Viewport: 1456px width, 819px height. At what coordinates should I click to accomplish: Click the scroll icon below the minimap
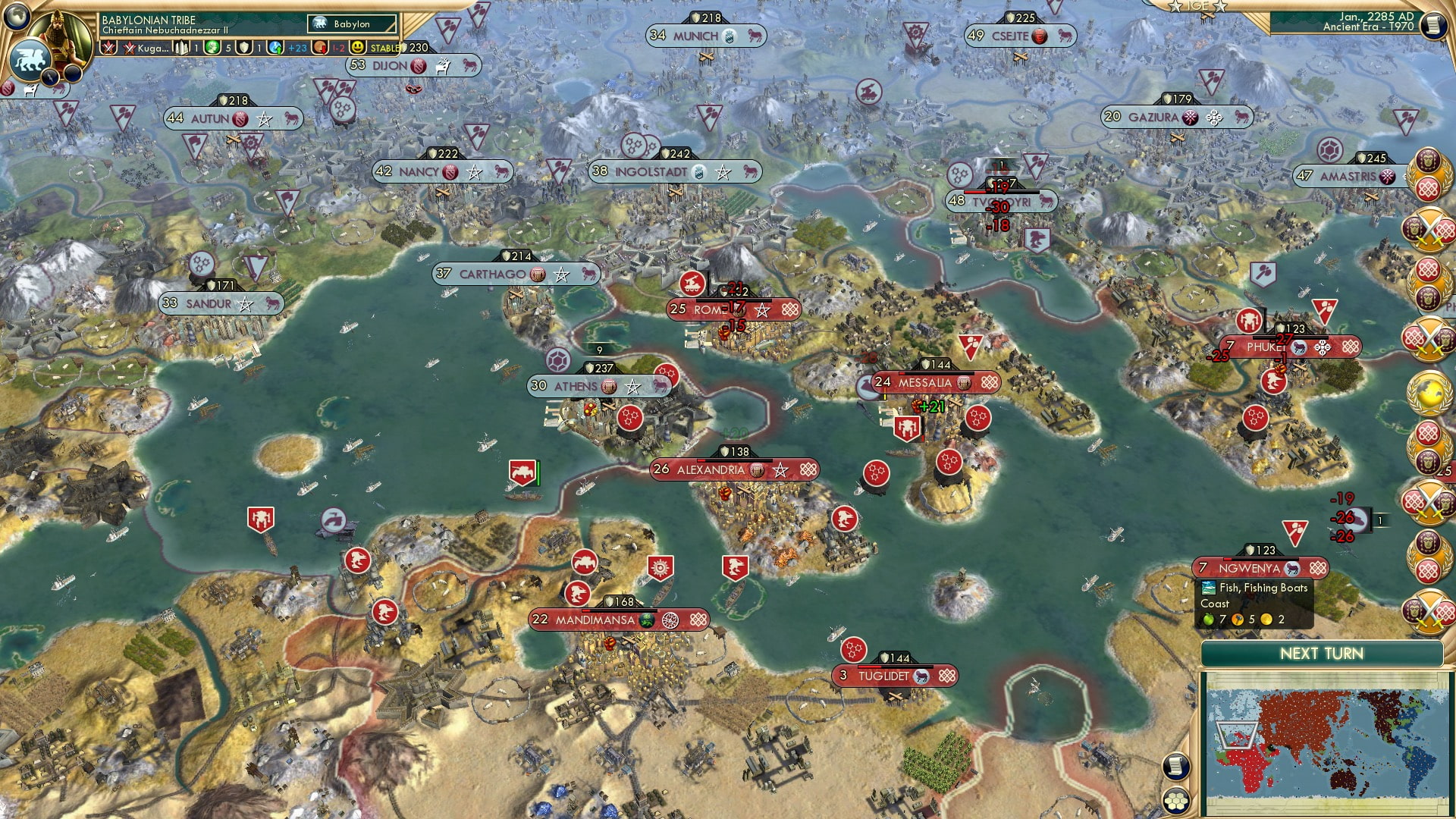click(1175, 766)
